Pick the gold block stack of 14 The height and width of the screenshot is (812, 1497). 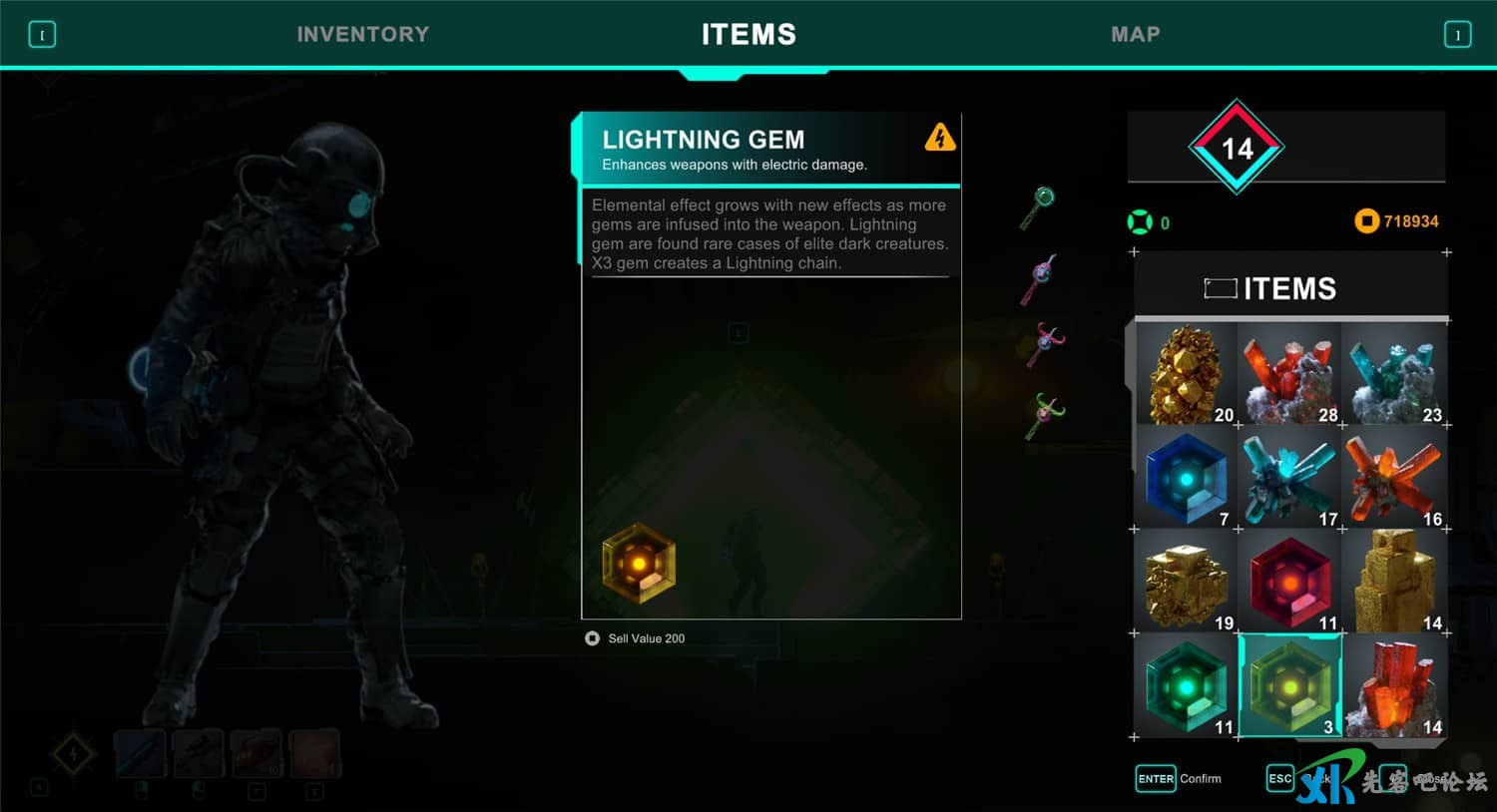[x=1394, y=583]
